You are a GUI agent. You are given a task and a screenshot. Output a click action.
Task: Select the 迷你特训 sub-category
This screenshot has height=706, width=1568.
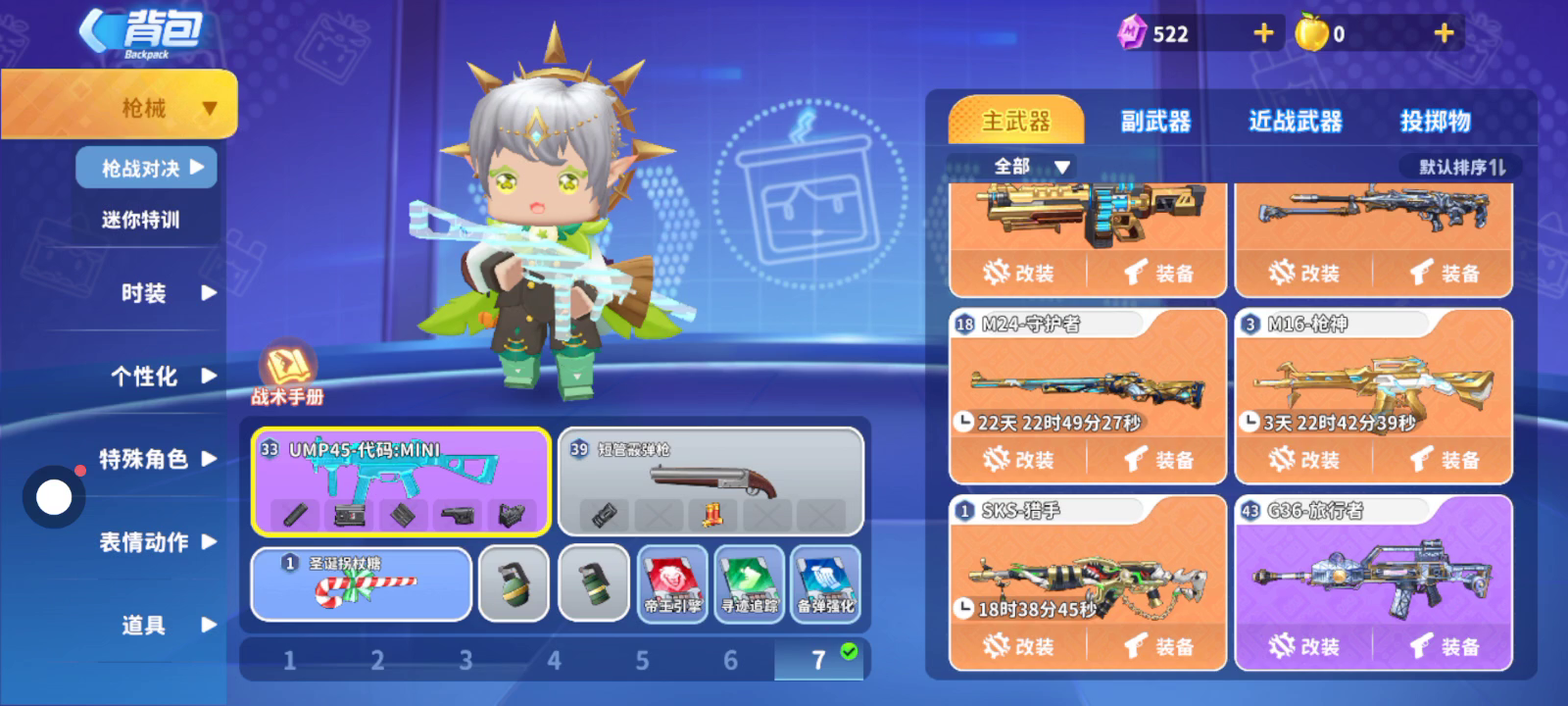(x=141, y=220)
